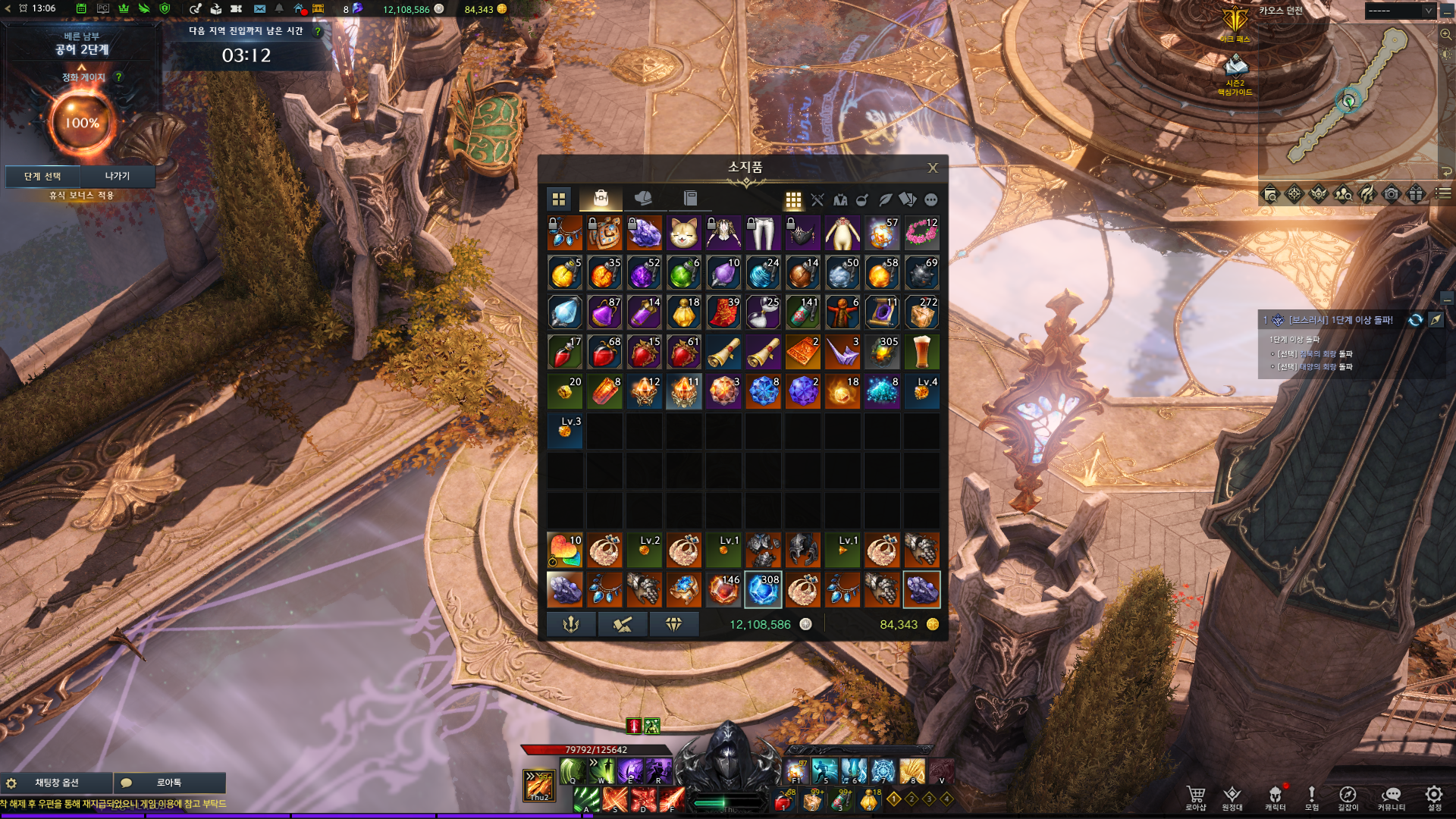Screen dimensions: 1456x819
Task: Open the pet tab in inventory
Action: [643, 199]
